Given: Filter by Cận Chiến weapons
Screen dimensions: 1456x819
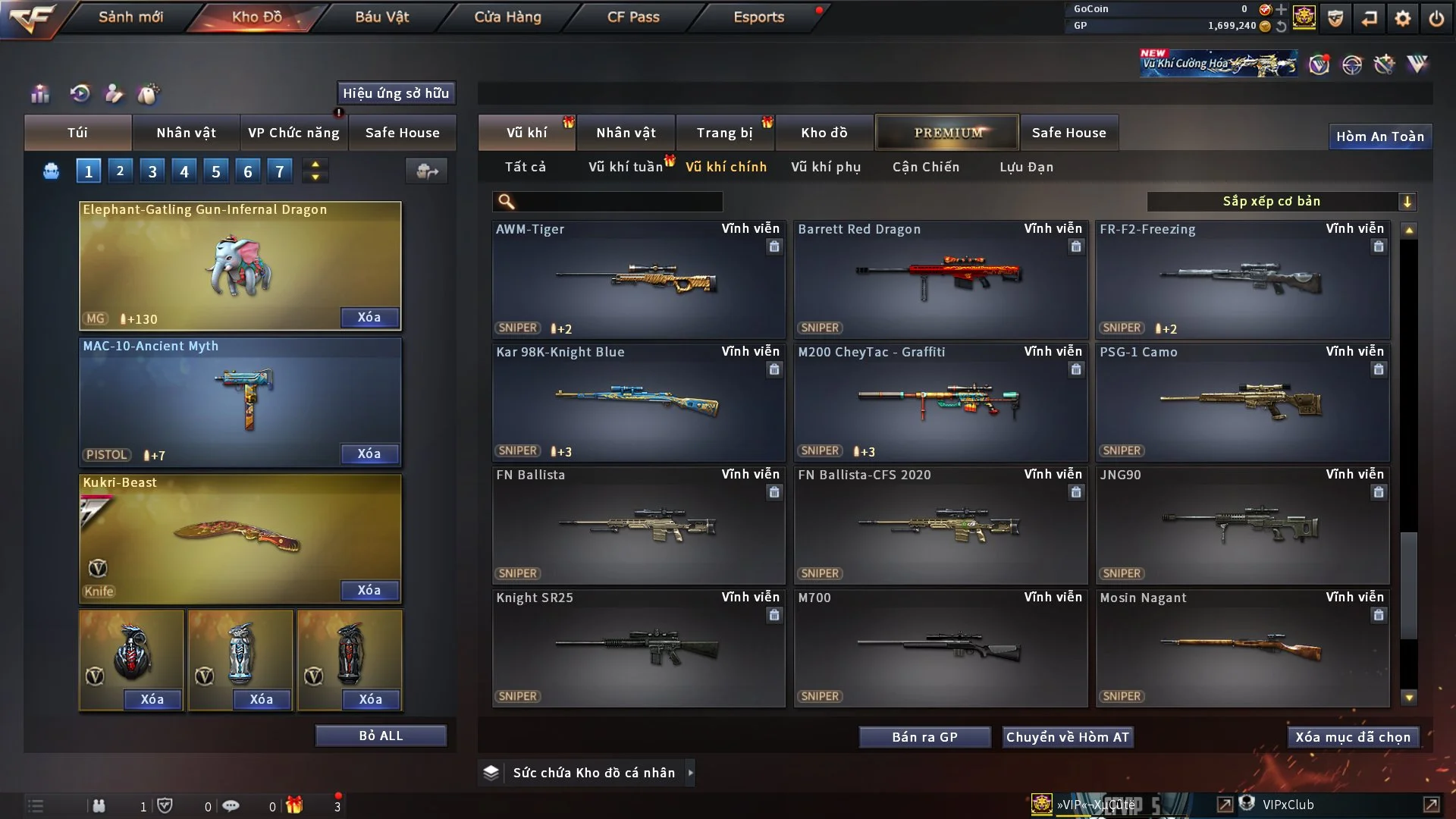Looking at the screenshot, I should [925, 167].
